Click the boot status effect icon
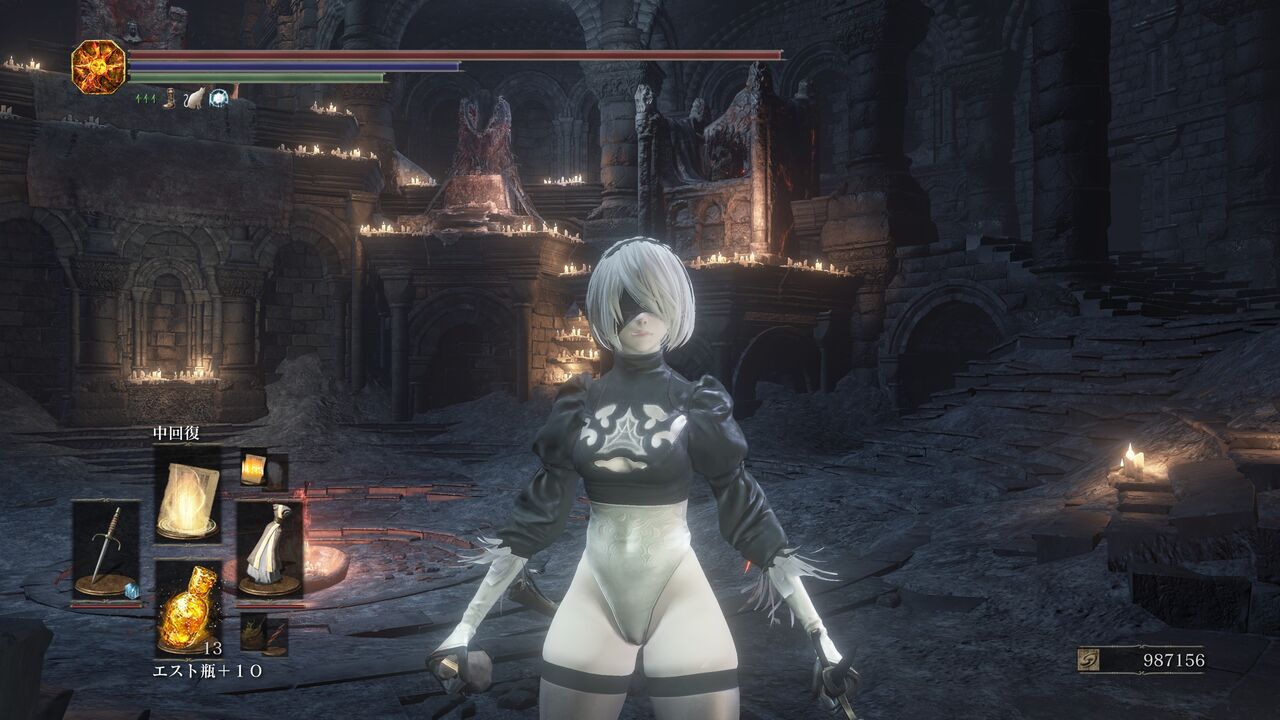 click(169, 98)
